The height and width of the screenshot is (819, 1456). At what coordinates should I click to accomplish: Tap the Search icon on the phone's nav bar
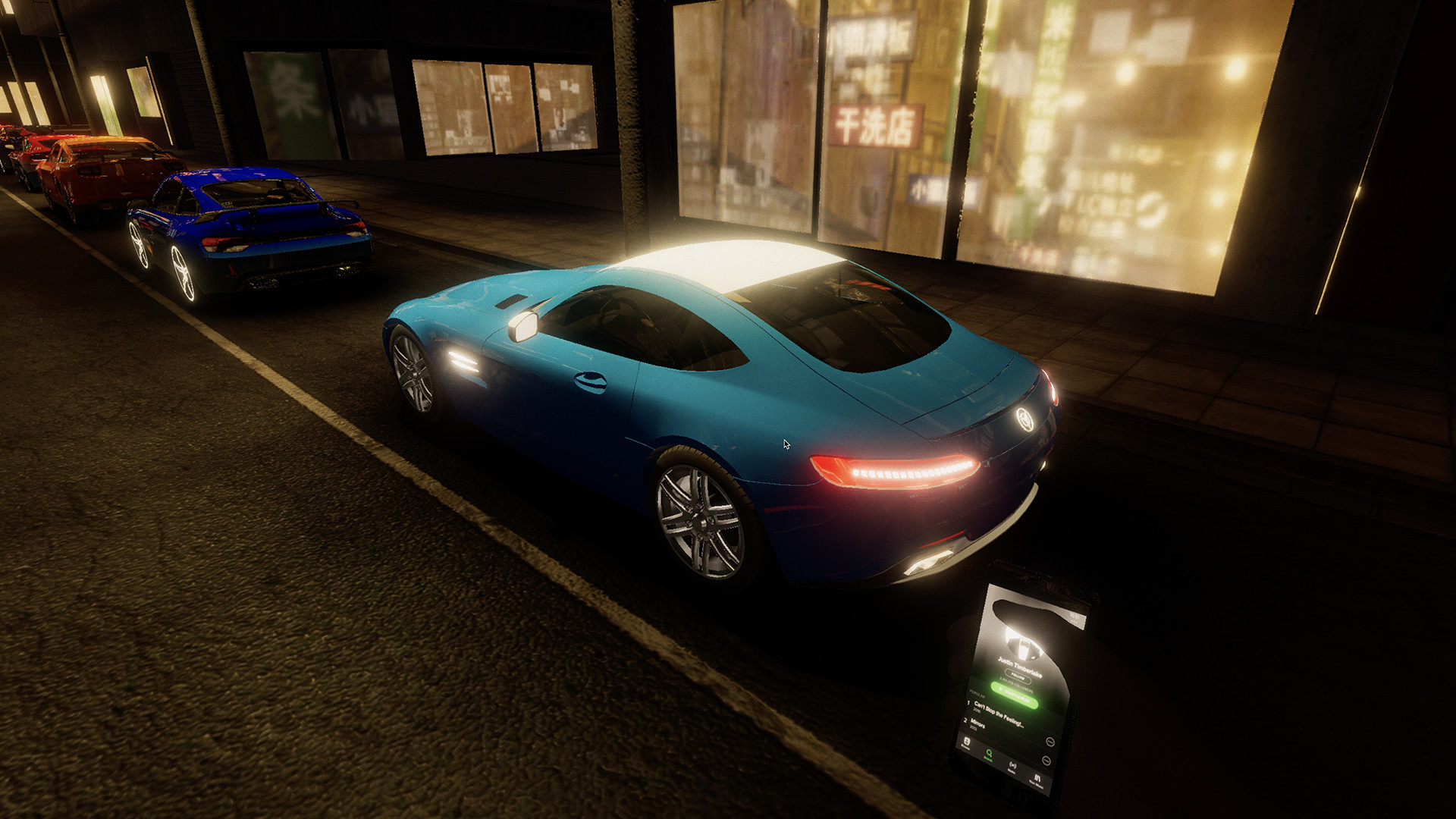989,755
